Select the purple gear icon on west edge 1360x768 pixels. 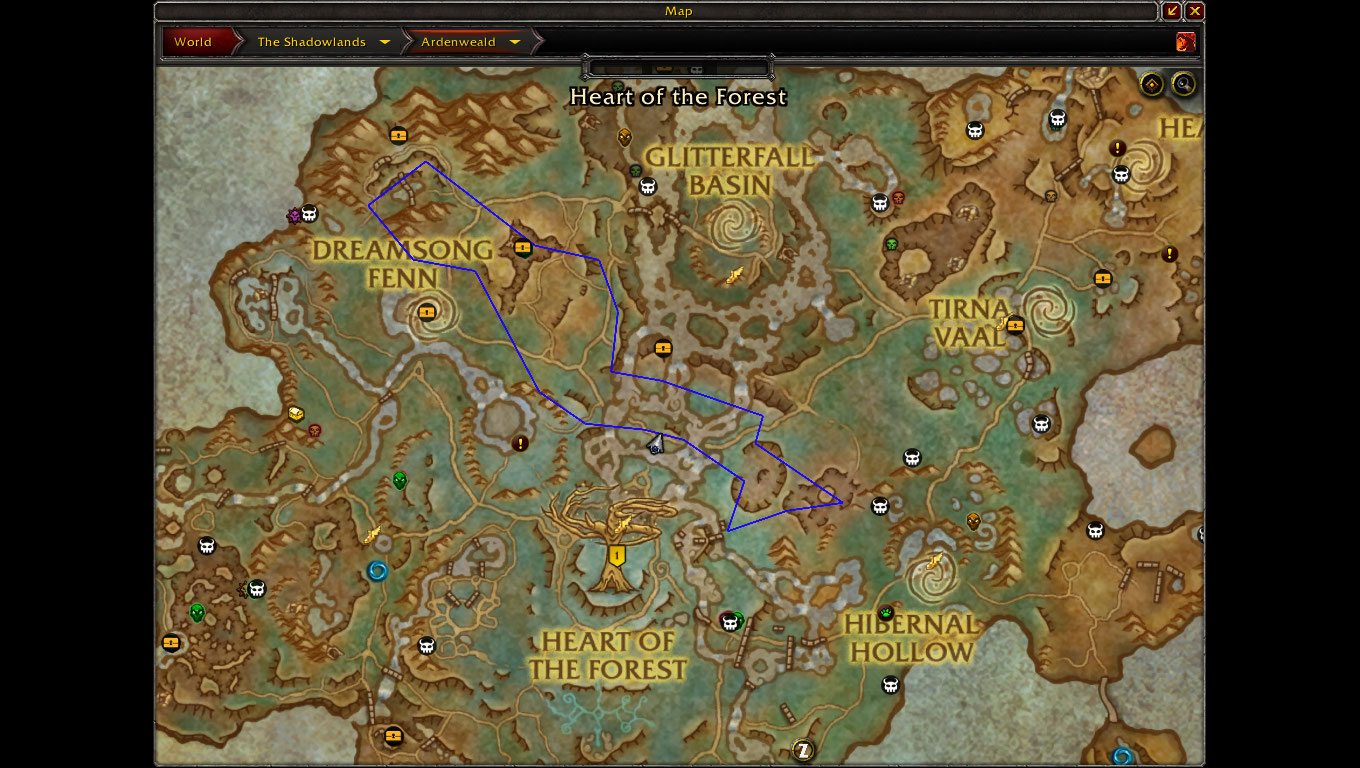point(294,215)
